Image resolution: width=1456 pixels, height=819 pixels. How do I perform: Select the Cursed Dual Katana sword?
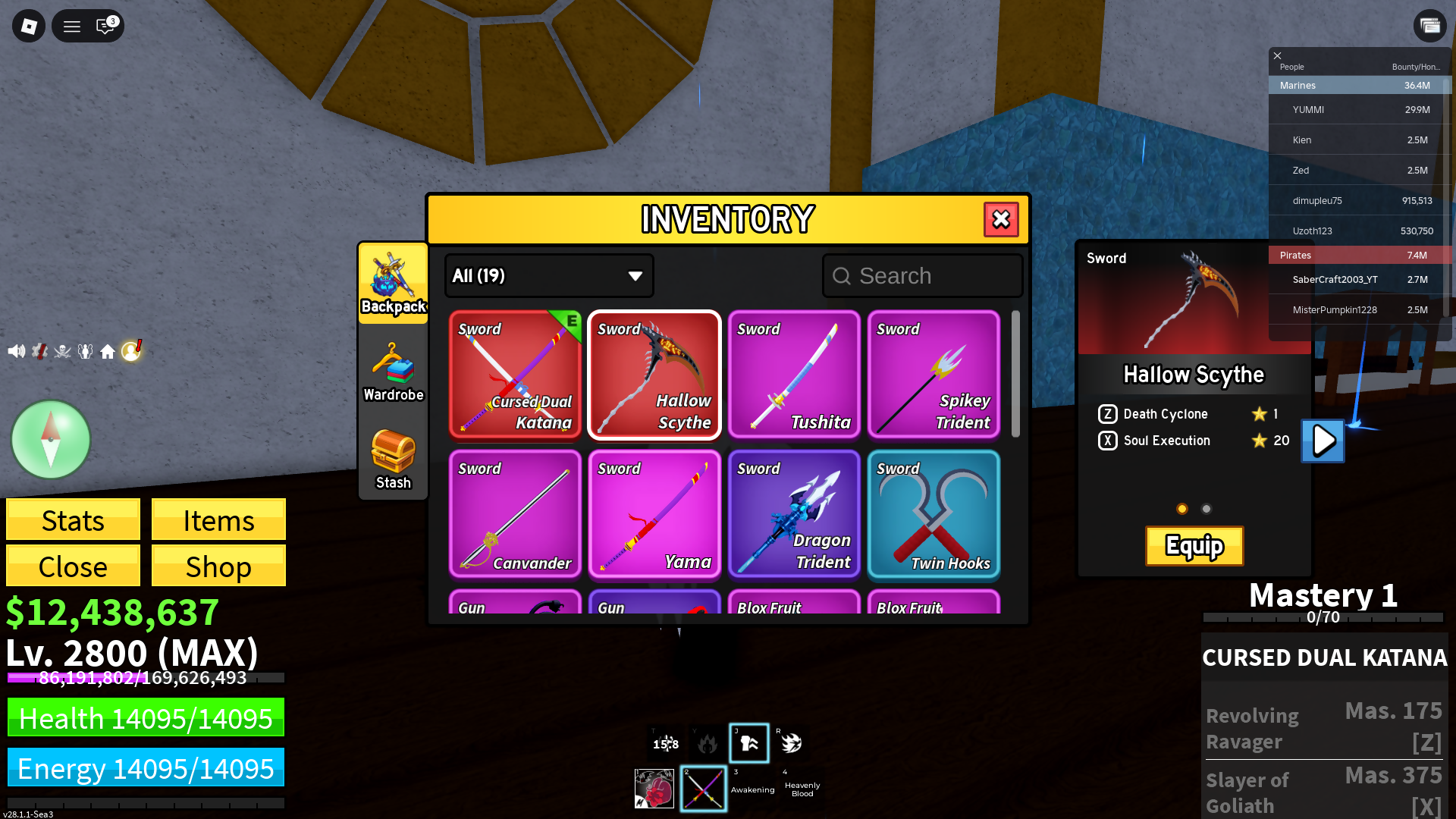coord(515,374)
